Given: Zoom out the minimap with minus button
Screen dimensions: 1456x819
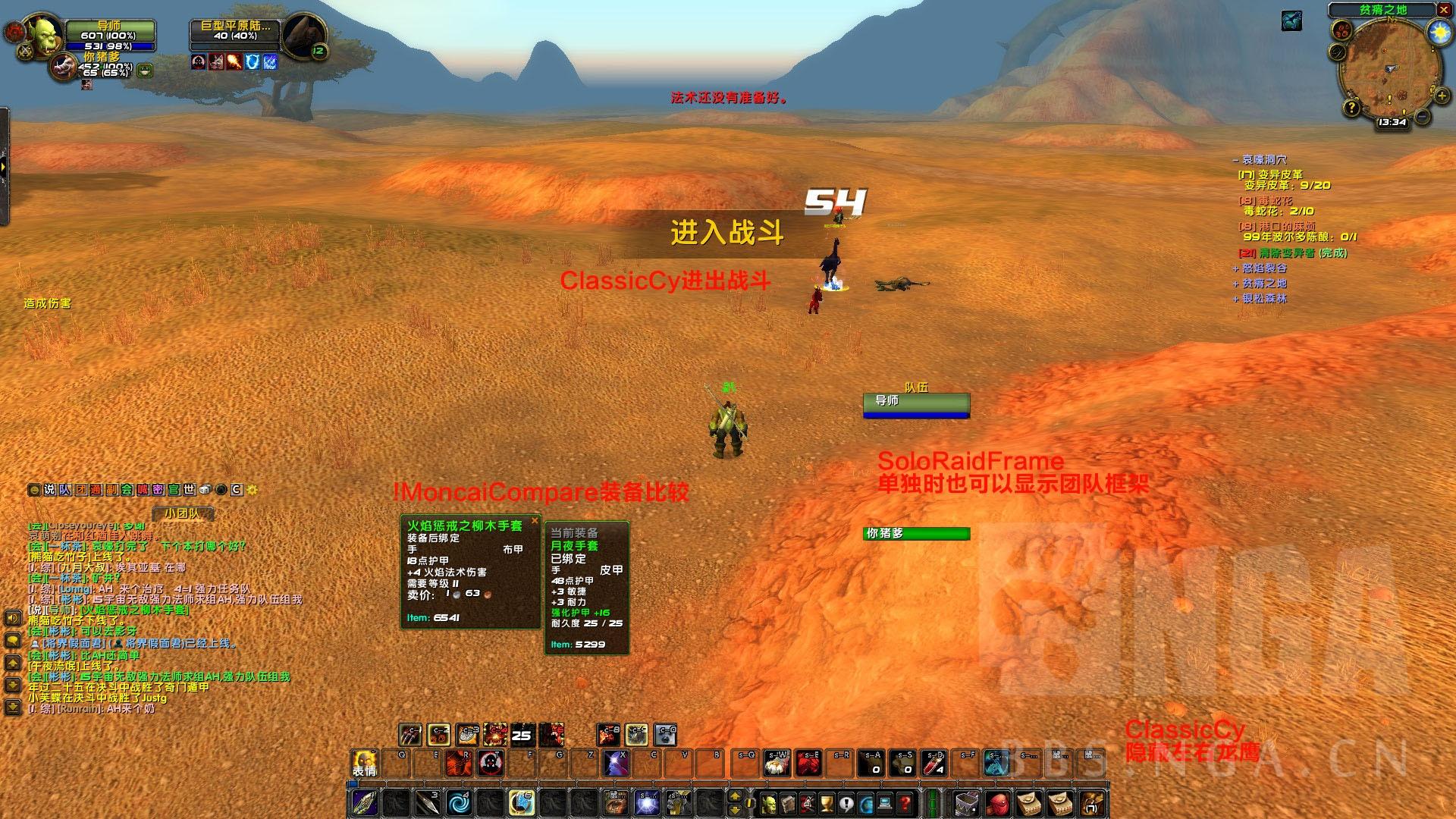Looking at the screenshot, I should 1423,117.
